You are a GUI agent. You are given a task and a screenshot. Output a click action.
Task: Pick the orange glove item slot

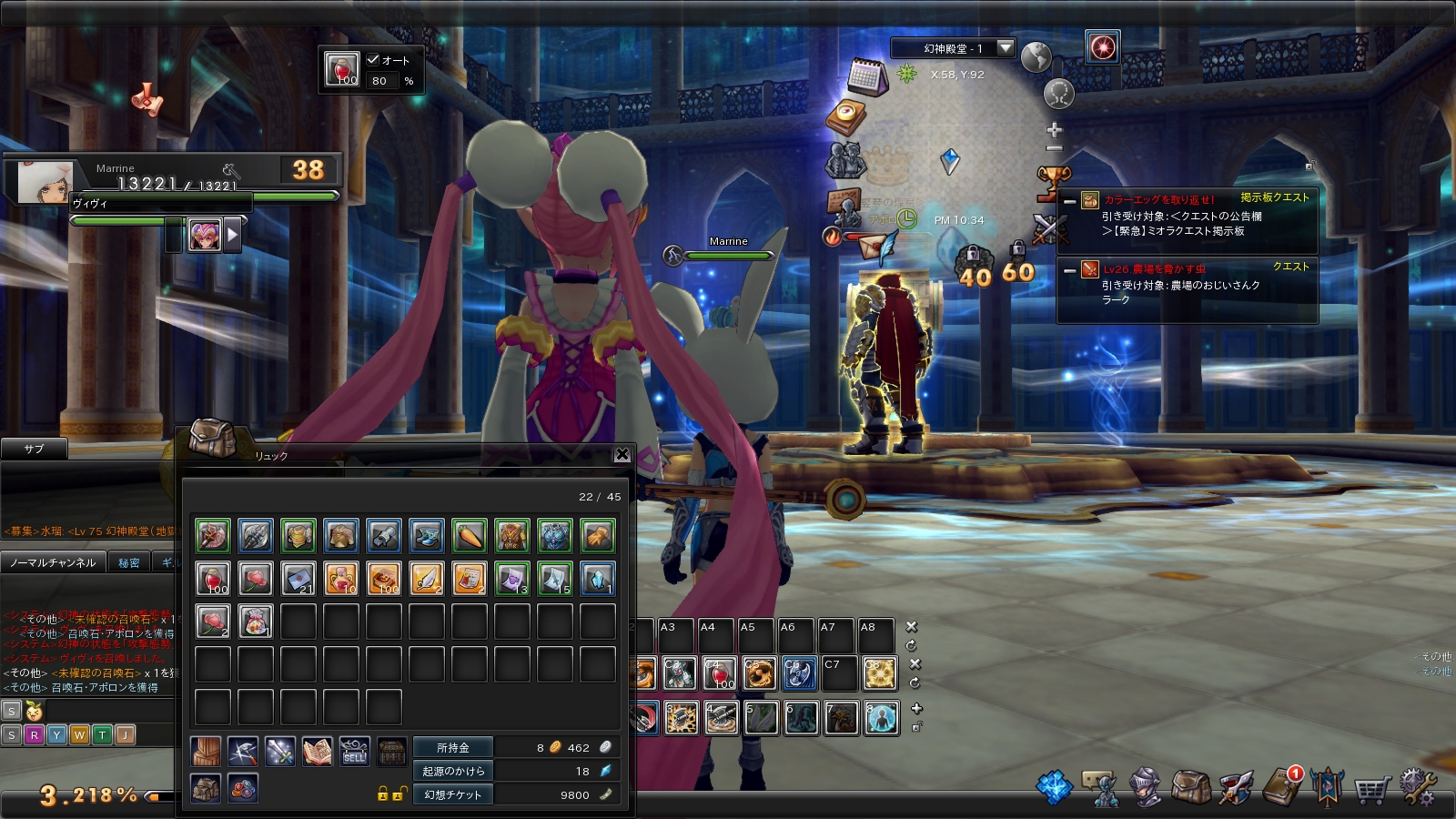point(598,536)
